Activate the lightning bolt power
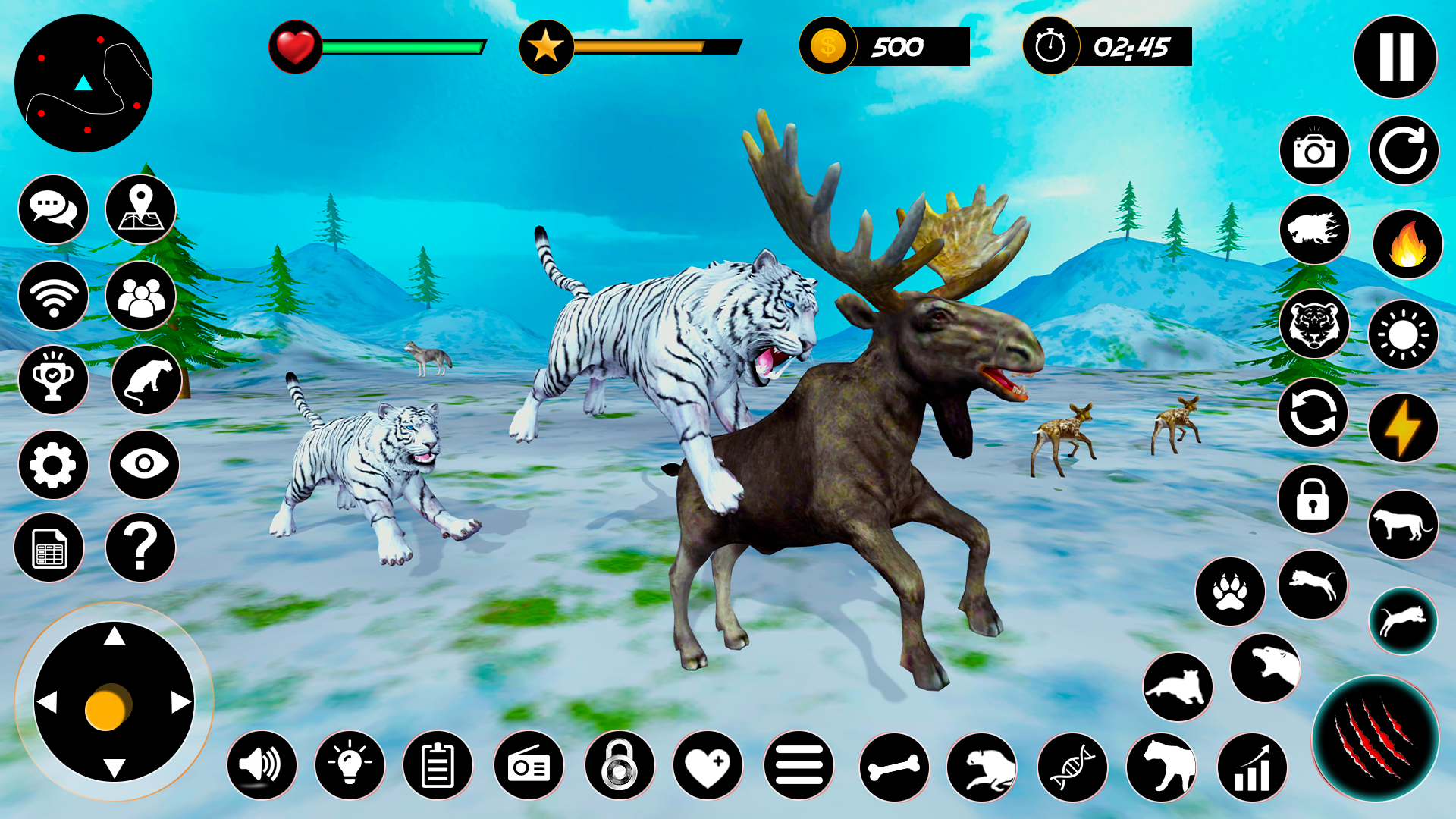This screenshot has width=1456, height=819. coord(1403,428)
